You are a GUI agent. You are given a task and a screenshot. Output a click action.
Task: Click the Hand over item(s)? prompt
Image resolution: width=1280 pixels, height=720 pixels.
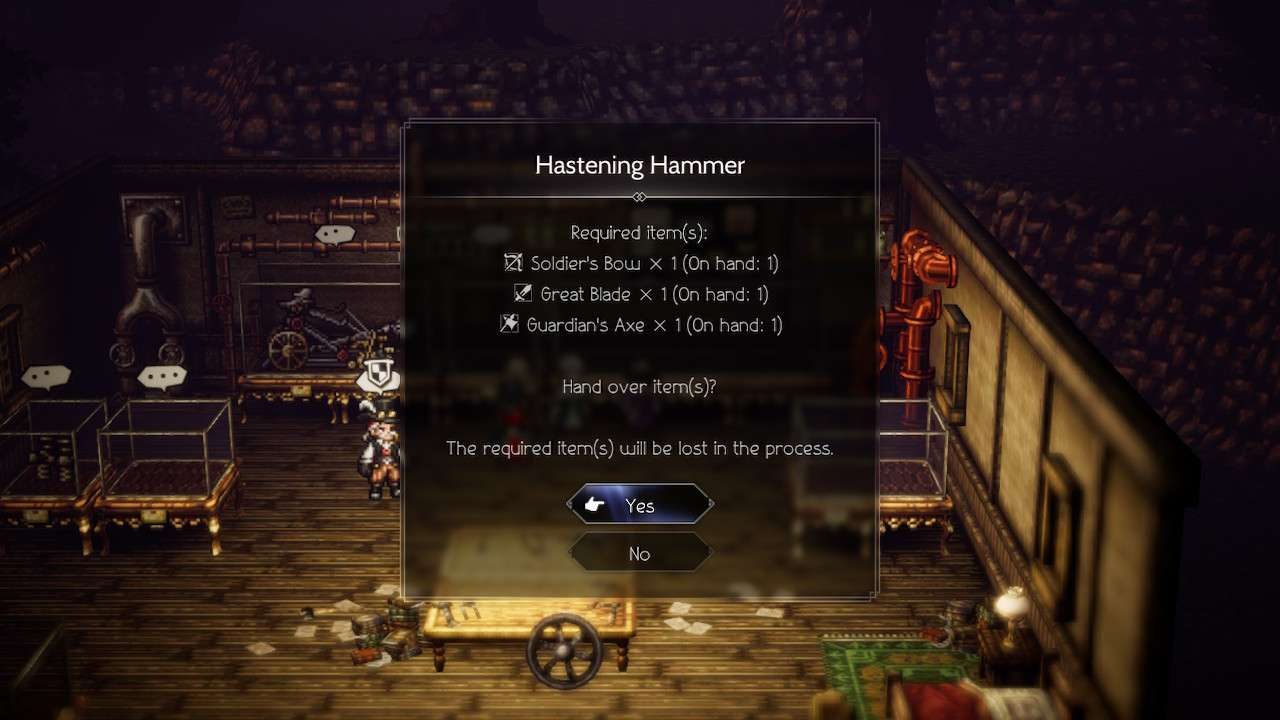tap(638, 386)
